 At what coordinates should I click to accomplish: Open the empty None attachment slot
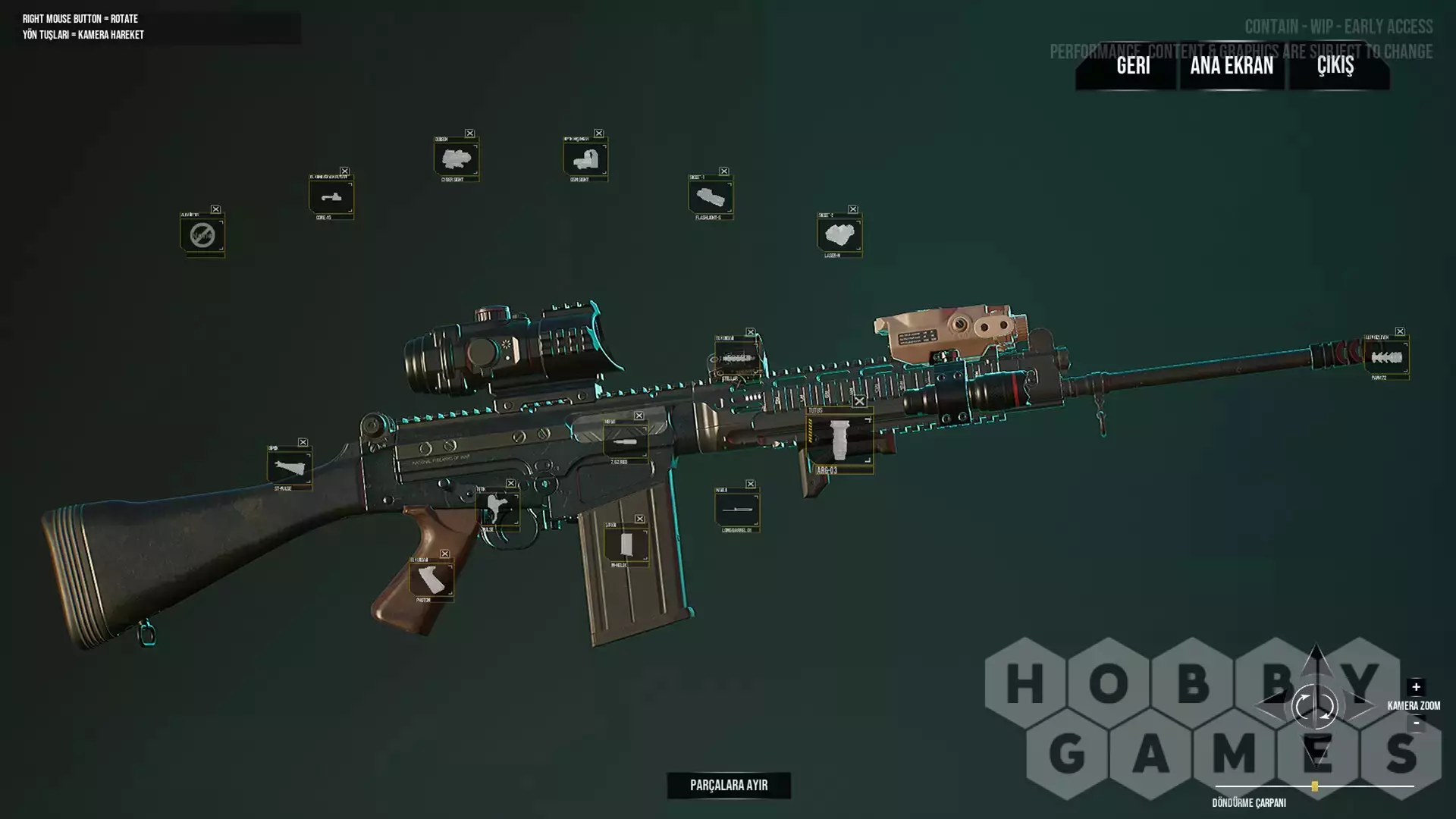(x=202, y=235)
